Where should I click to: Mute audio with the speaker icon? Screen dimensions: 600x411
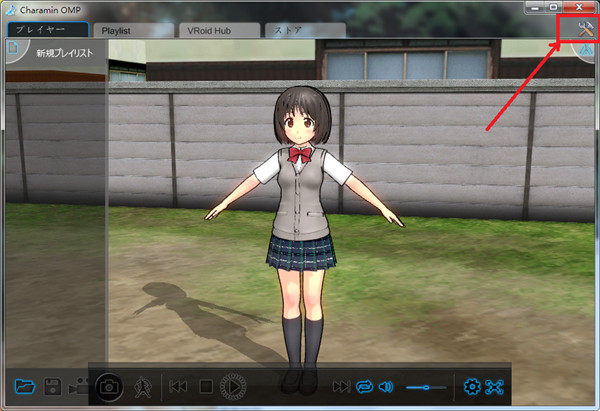(387, 386)
